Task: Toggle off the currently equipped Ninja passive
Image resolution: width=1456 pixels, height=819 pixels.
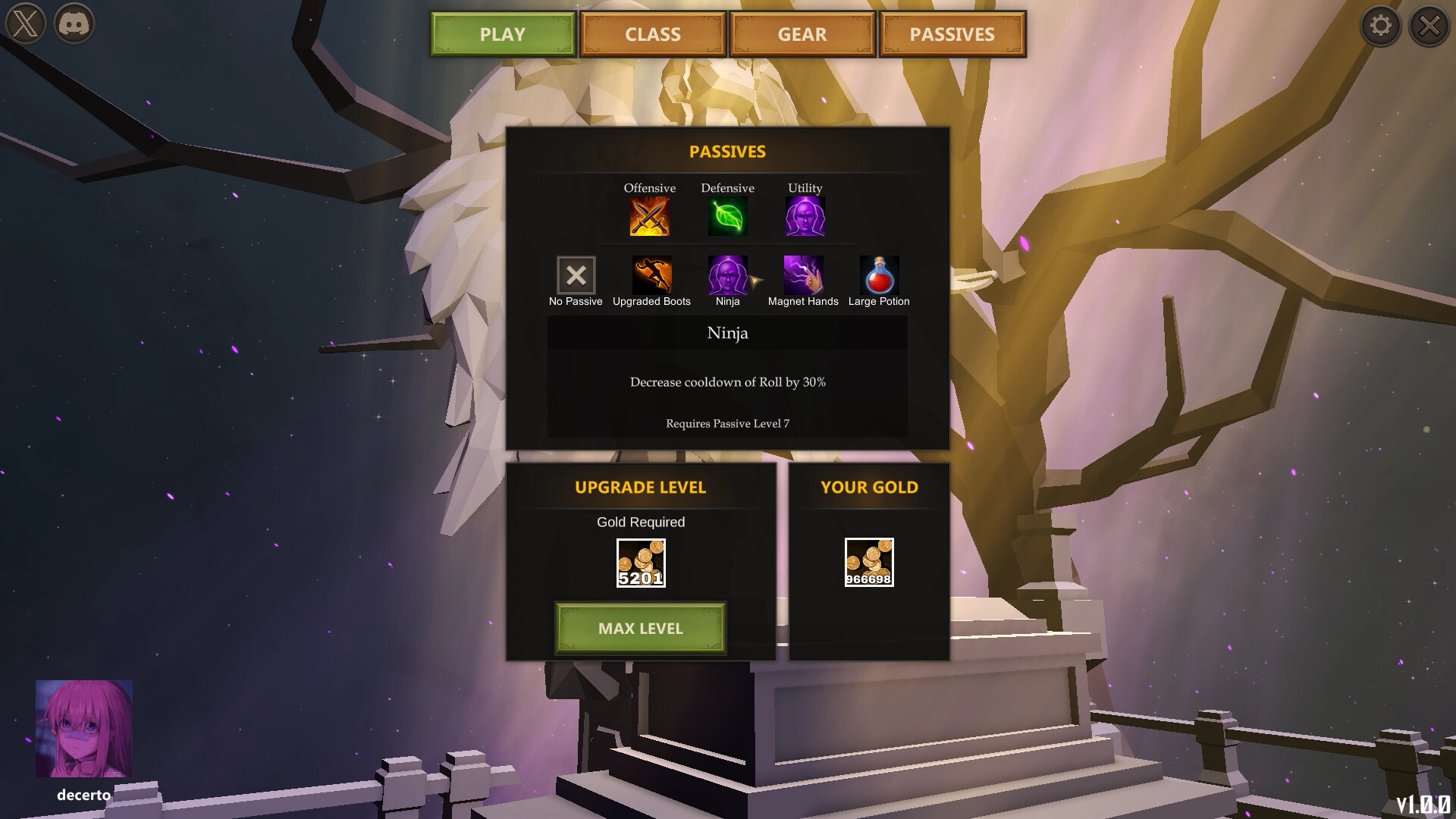Action: point(727,275)
